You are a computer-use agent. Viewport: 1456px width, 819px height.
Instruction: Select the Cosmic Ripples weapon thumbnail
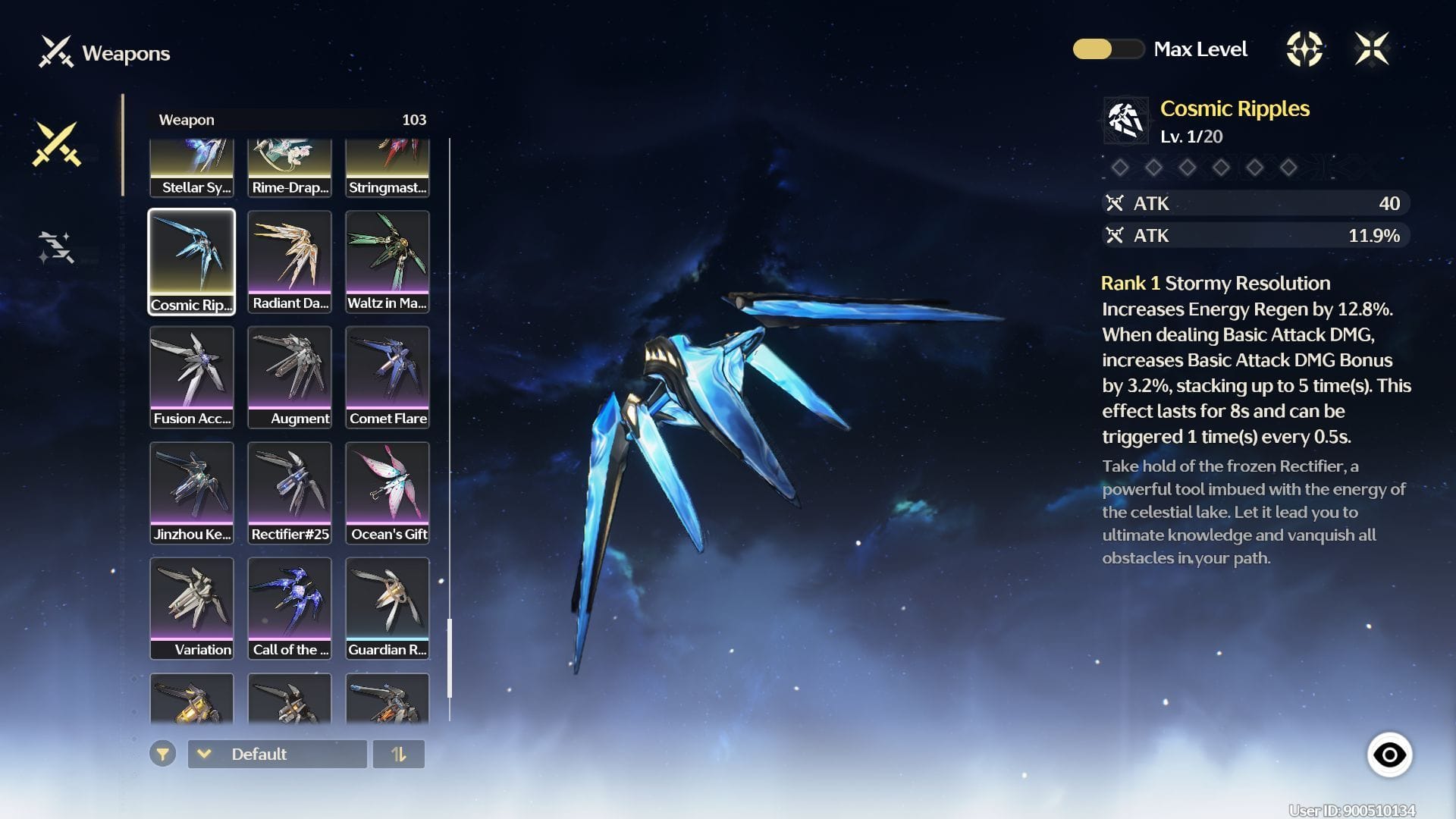click(192, 261)
